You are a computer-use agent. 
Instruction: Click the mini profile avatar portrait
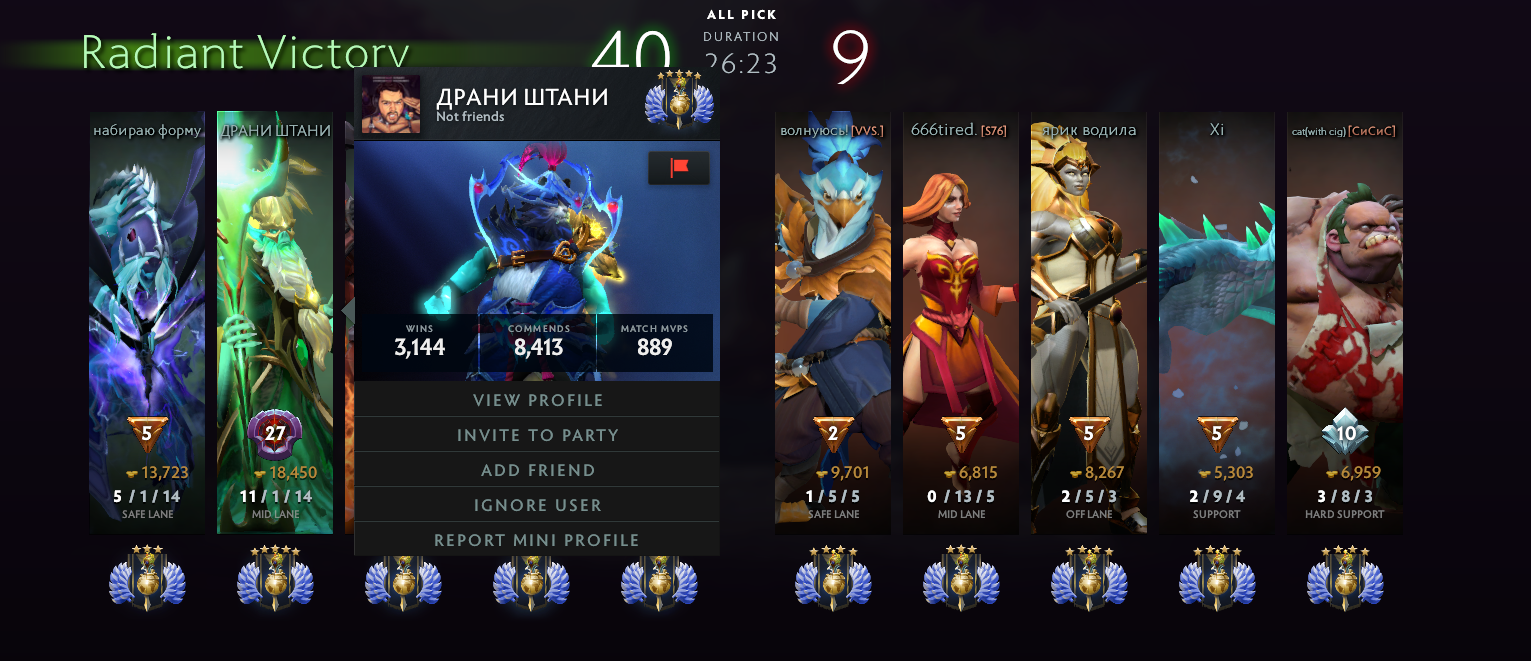click(391, 104)
